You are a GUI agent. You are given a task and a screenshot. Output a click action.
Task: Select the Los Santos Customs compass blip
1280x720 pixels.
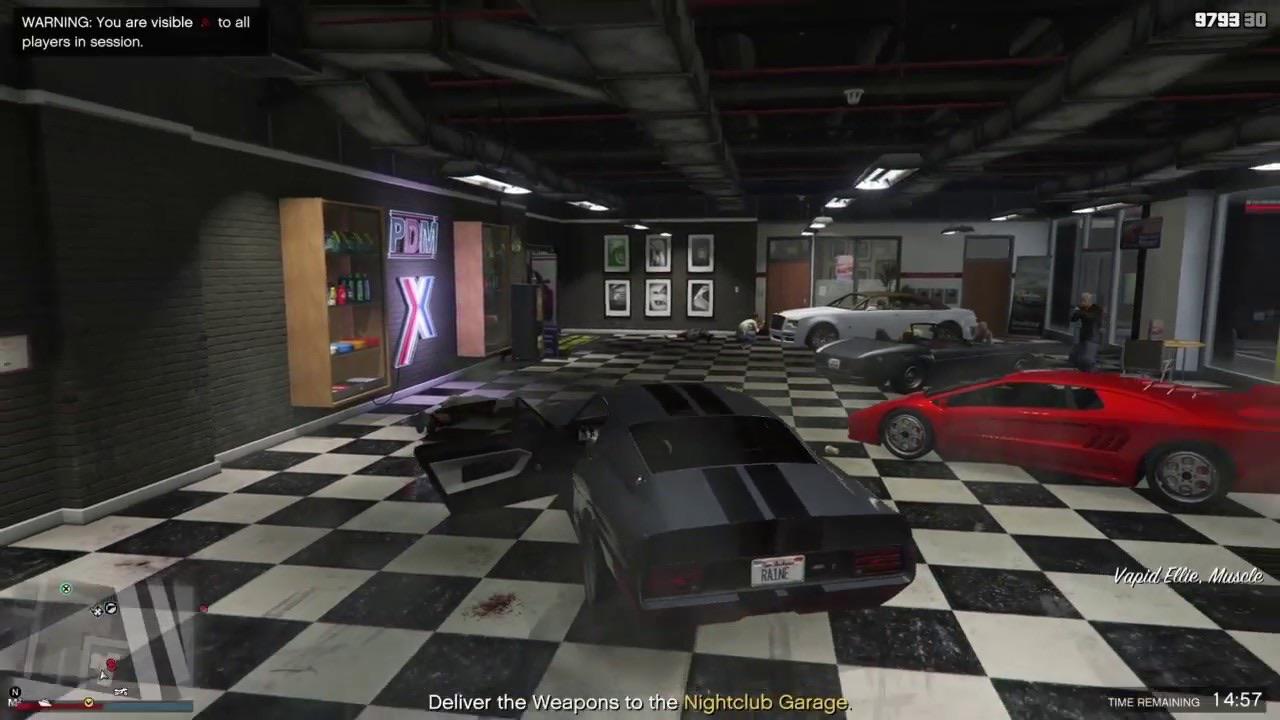111,609
